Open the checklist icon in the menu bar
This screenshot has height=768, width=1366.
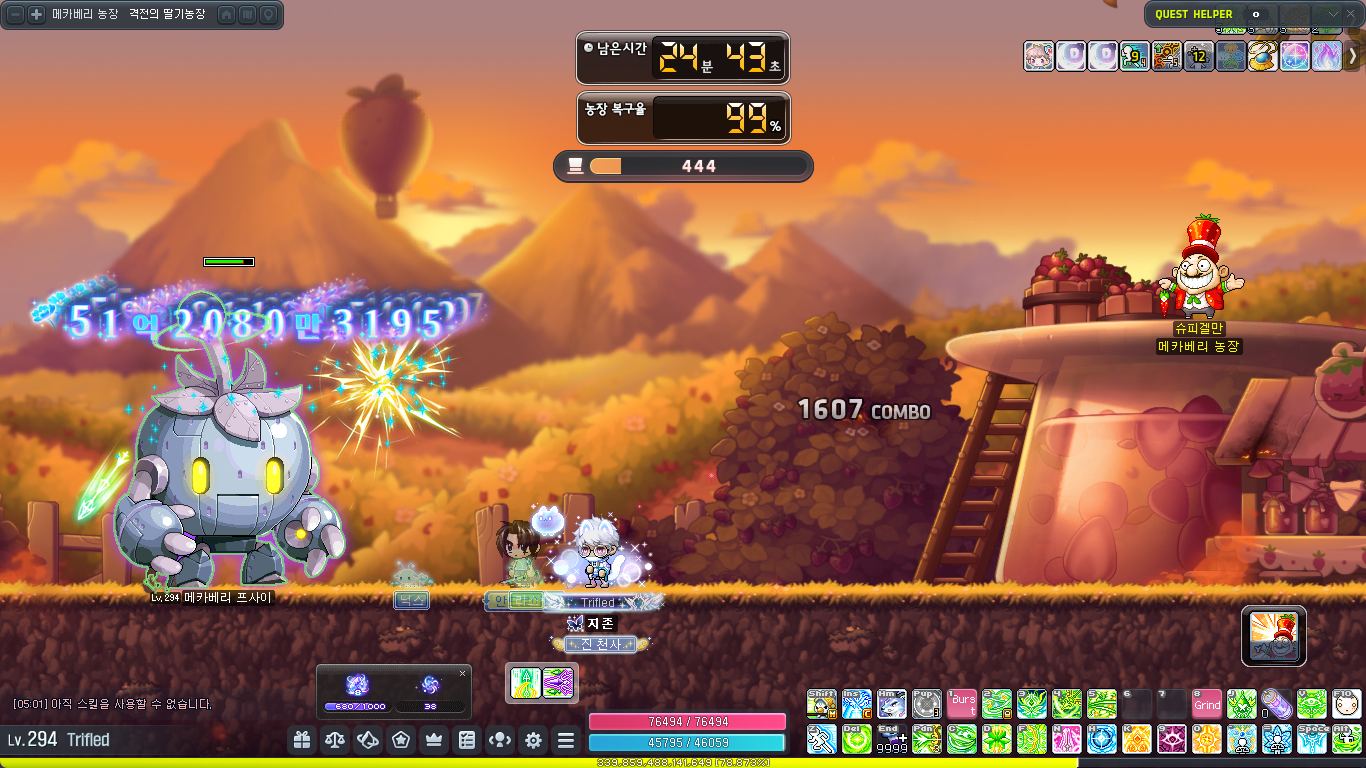pyautogui.click(x=467, y=740)
